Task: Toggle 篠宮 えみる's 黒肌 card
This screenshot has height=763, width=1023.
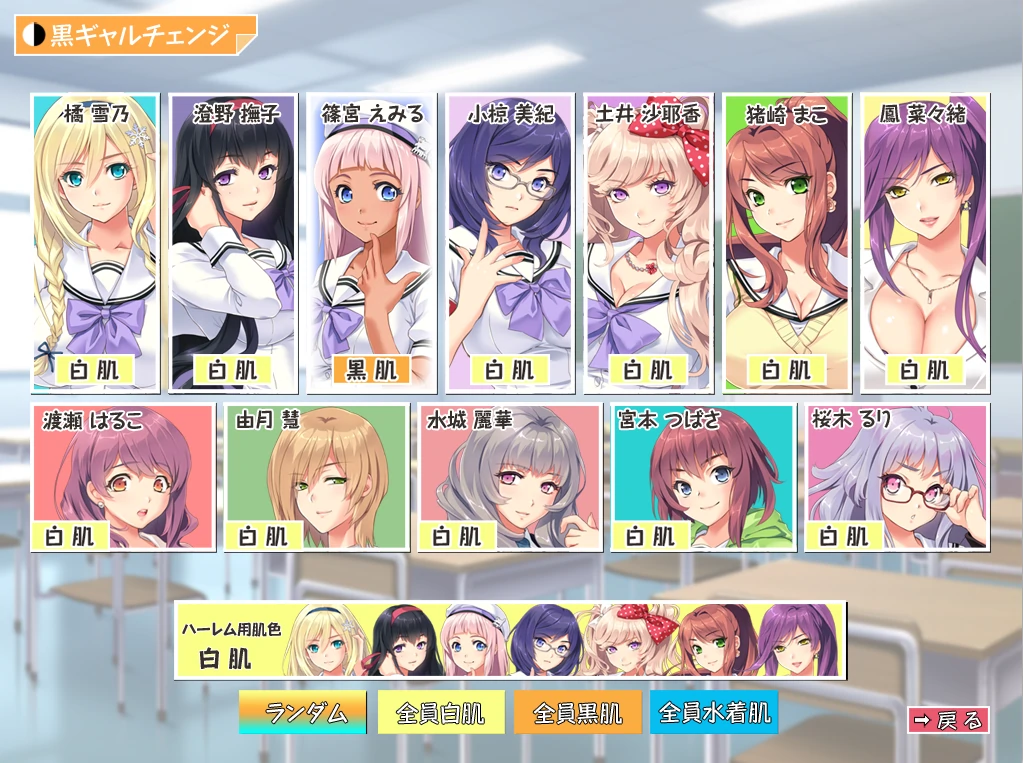Action: click(x=371, y=242)
